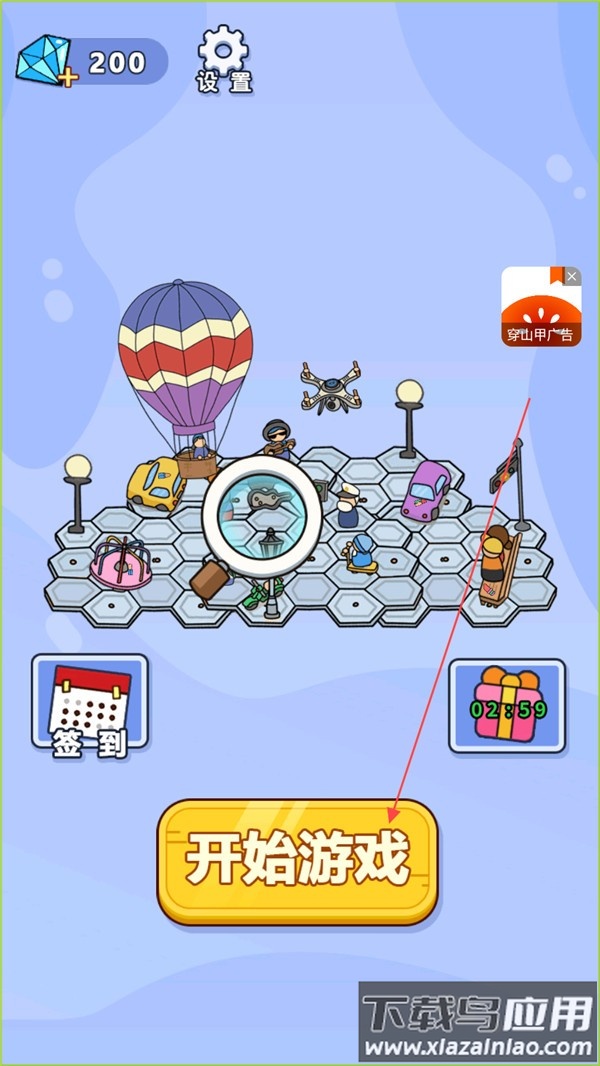Open the 穿山甲广告 advertisement tile
Image resolution: width=600 pixels, height=1066 pixels.
[x=538, y=310]
